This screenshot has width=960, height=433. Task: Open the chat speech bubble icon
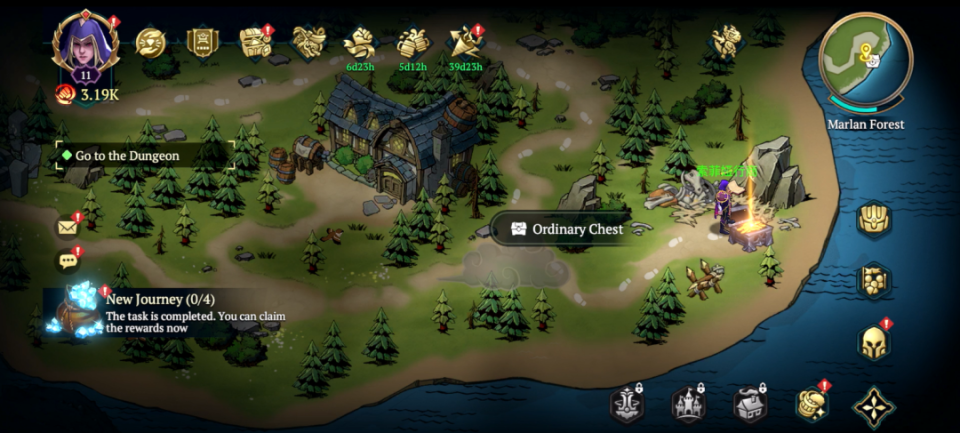click(68, 262)
